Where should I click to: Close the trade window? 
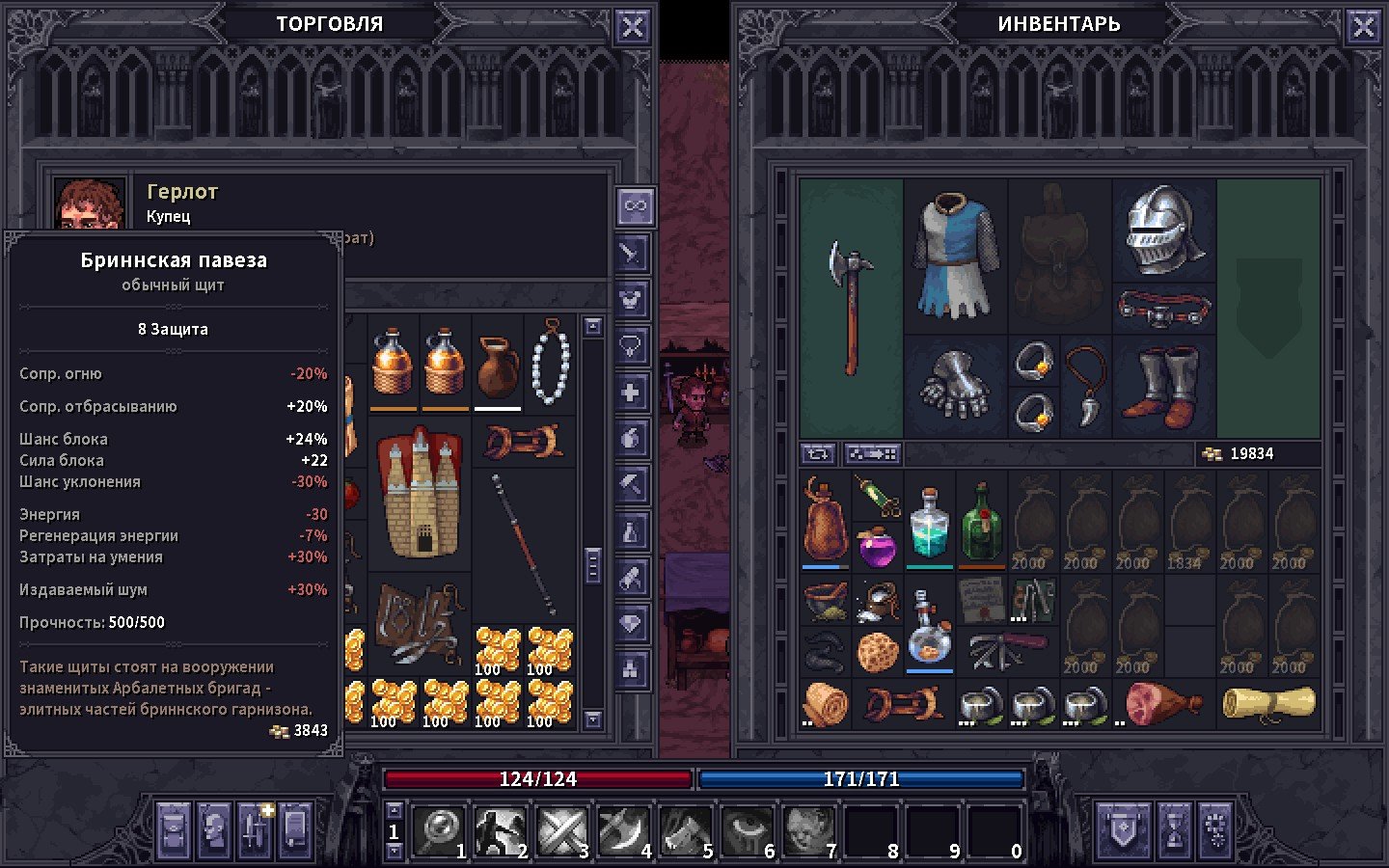tap(633, 27)
